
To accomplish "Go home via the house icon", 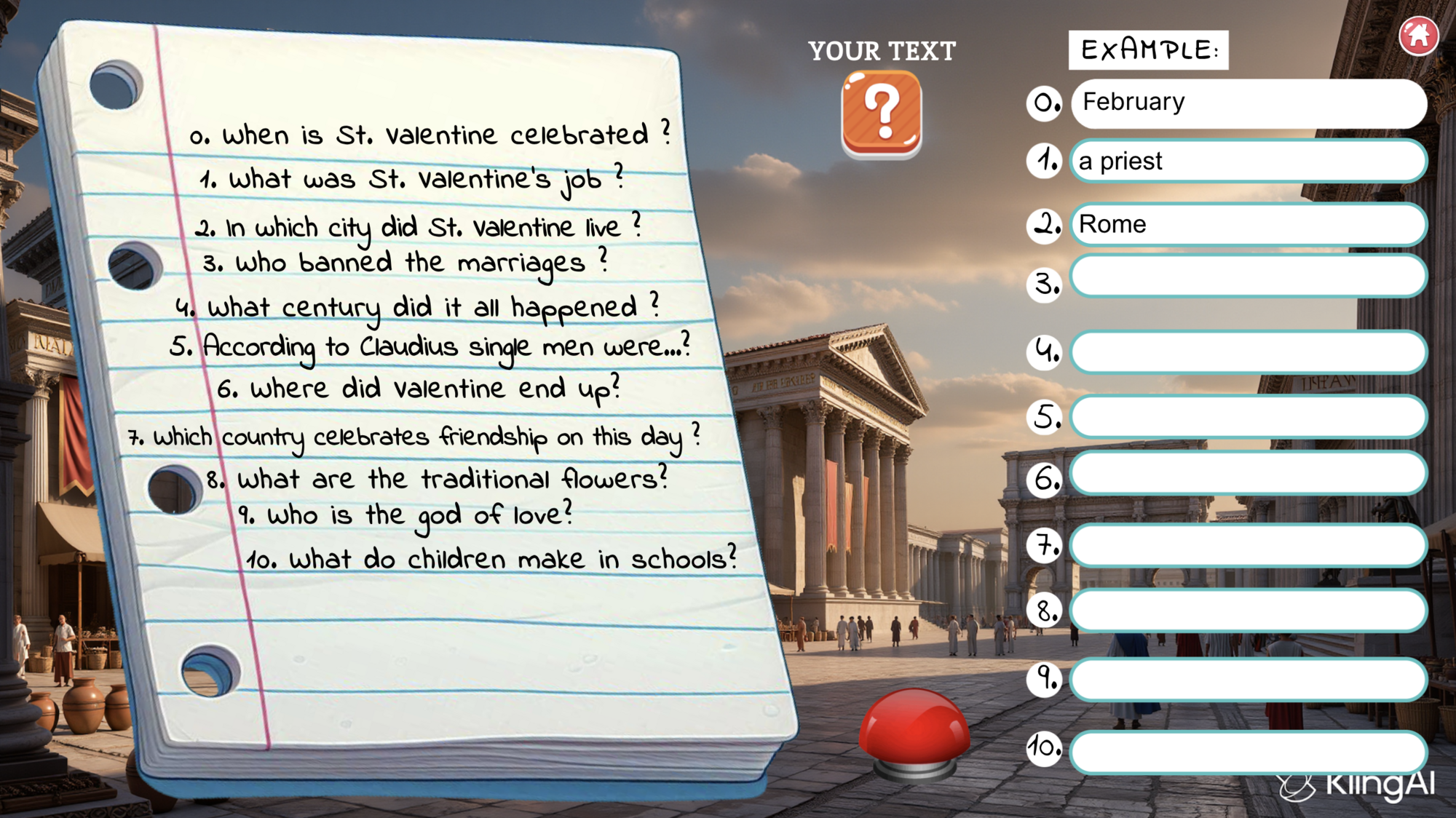I will pos(1418,35).
